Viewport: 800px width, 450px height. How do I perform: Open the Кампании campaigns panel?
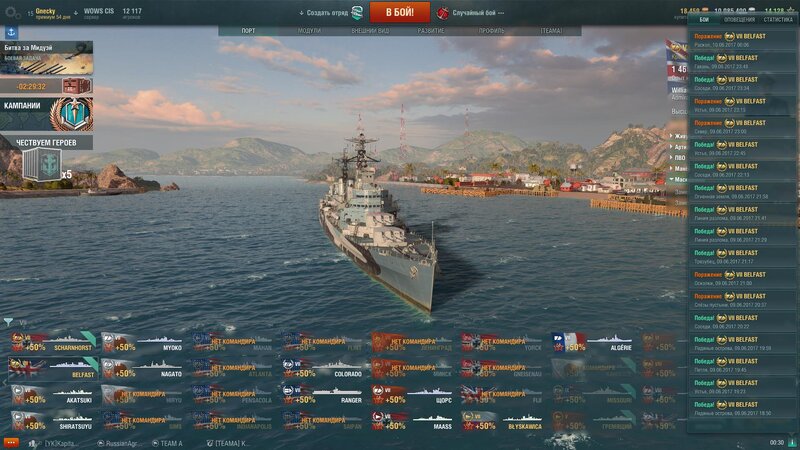tap(46, 111)
